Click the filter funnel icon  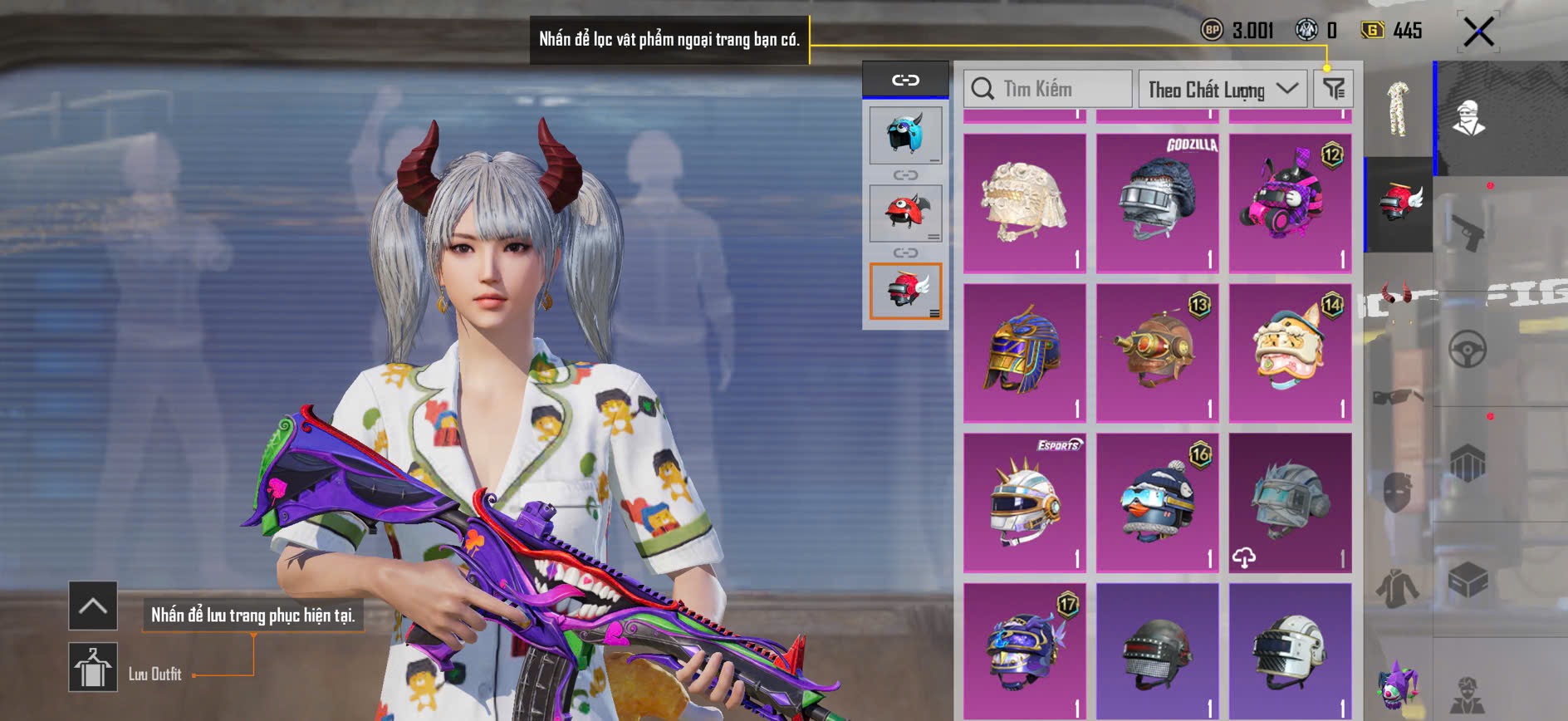[1334, 89]
